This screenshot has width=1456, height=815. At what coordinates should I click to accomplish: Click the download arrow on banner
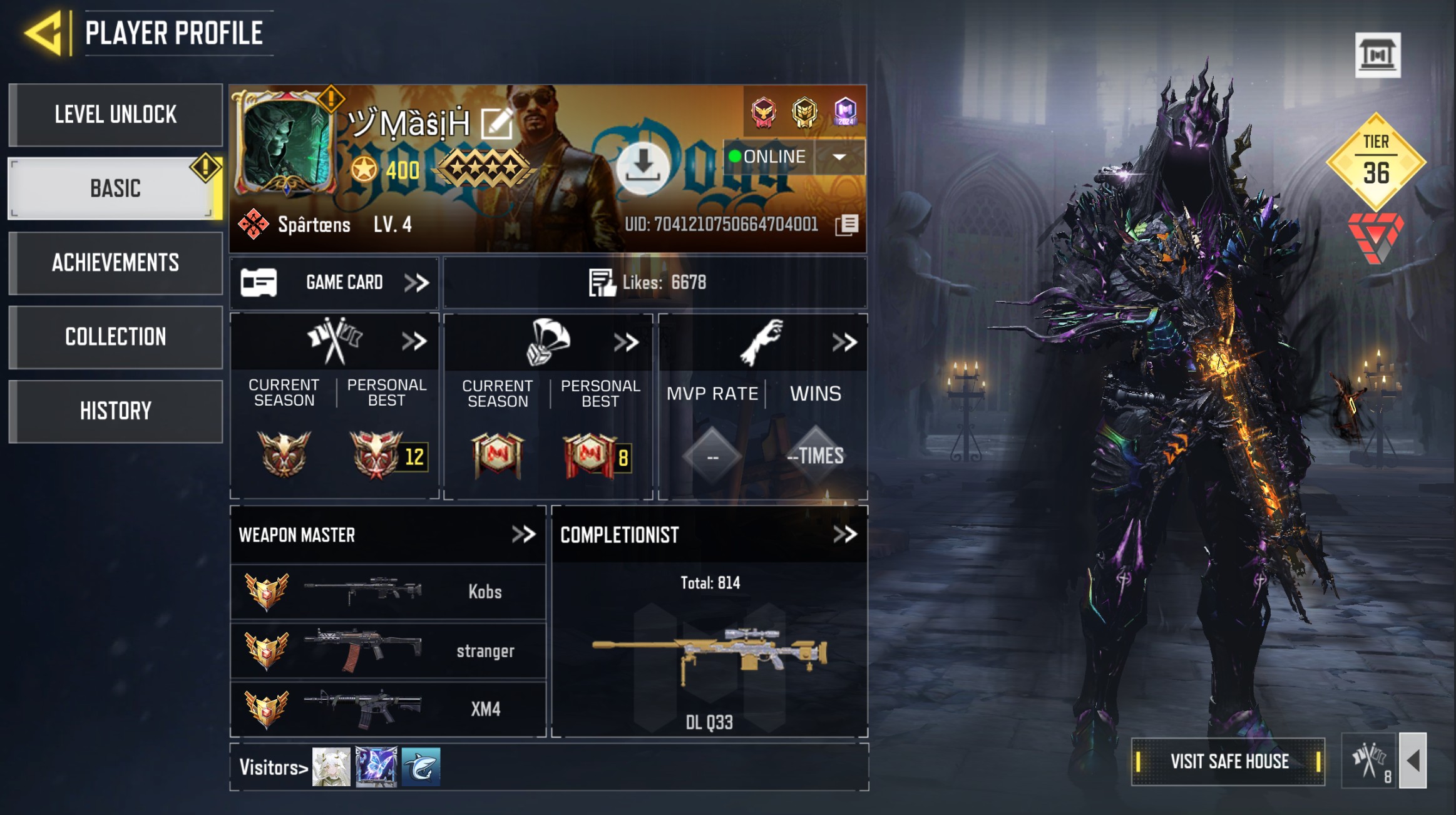(x=642, y=167)
